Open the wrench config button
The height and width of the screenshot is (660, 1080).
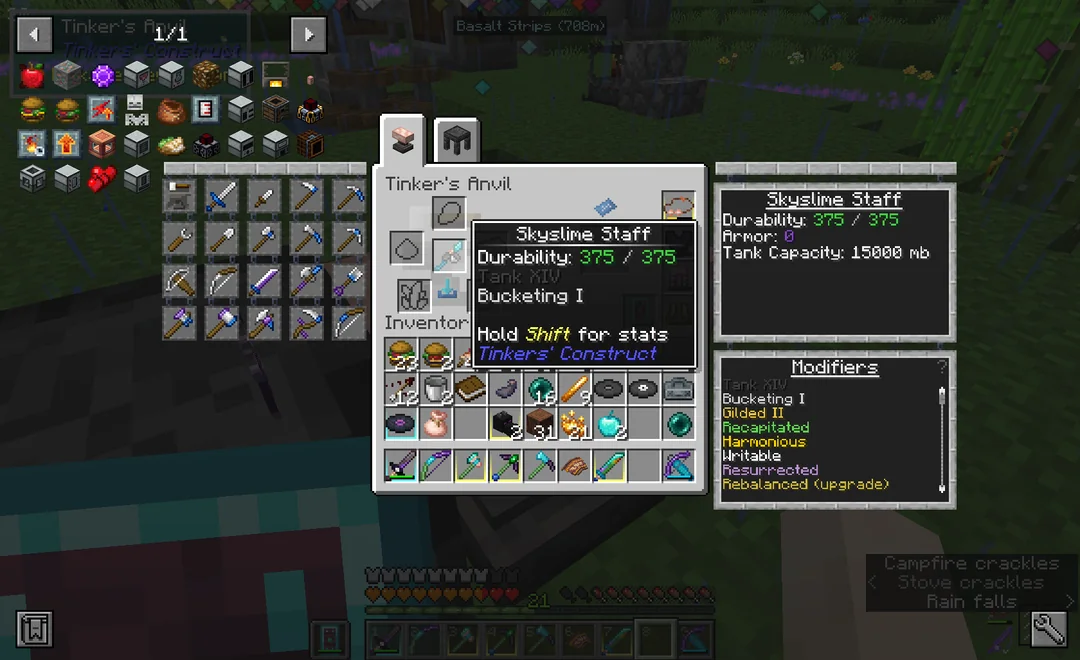tap(1048, 629)
